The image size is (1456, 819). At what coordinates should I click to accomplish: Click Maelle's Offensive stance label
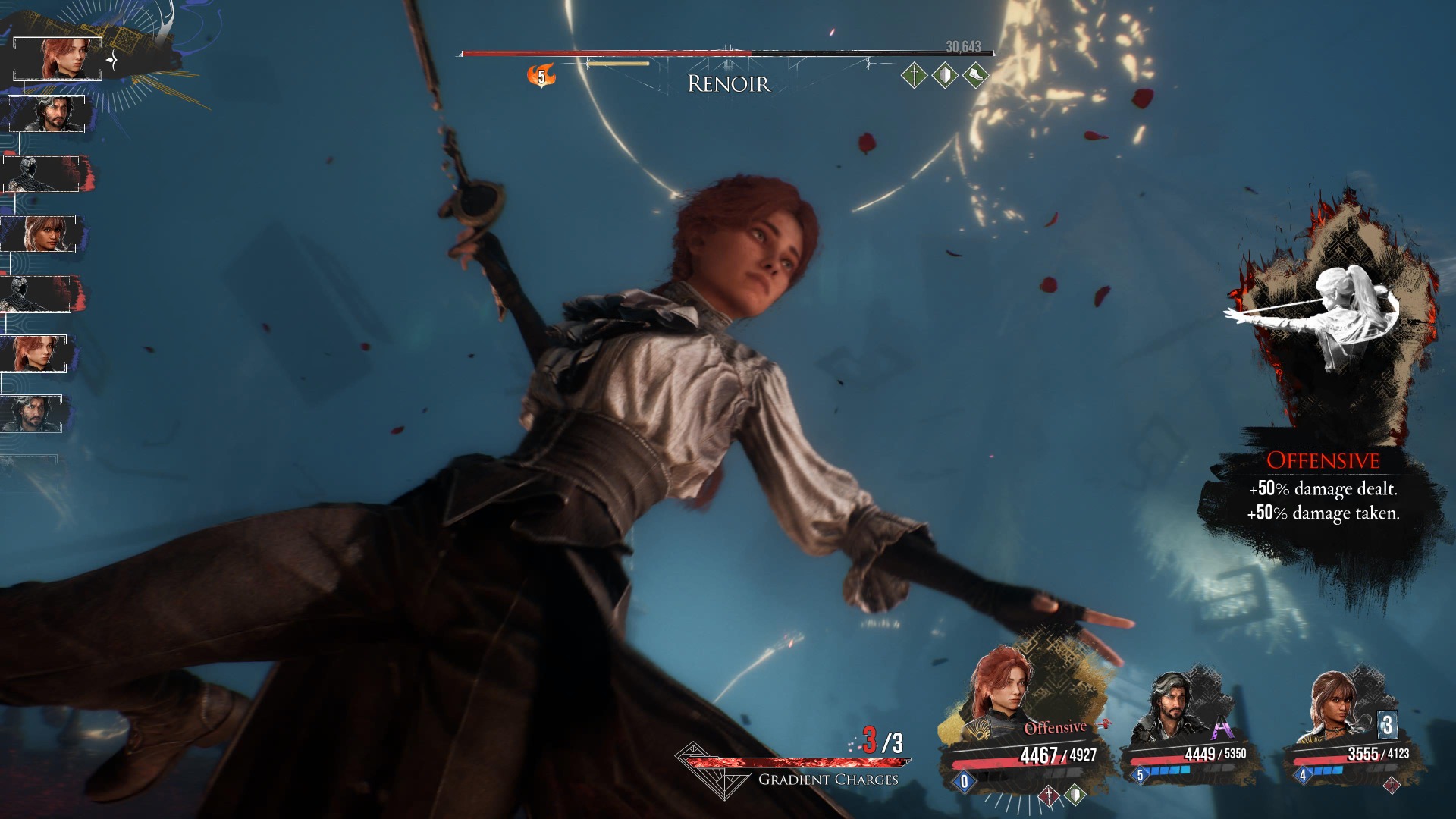[1055, 728]
